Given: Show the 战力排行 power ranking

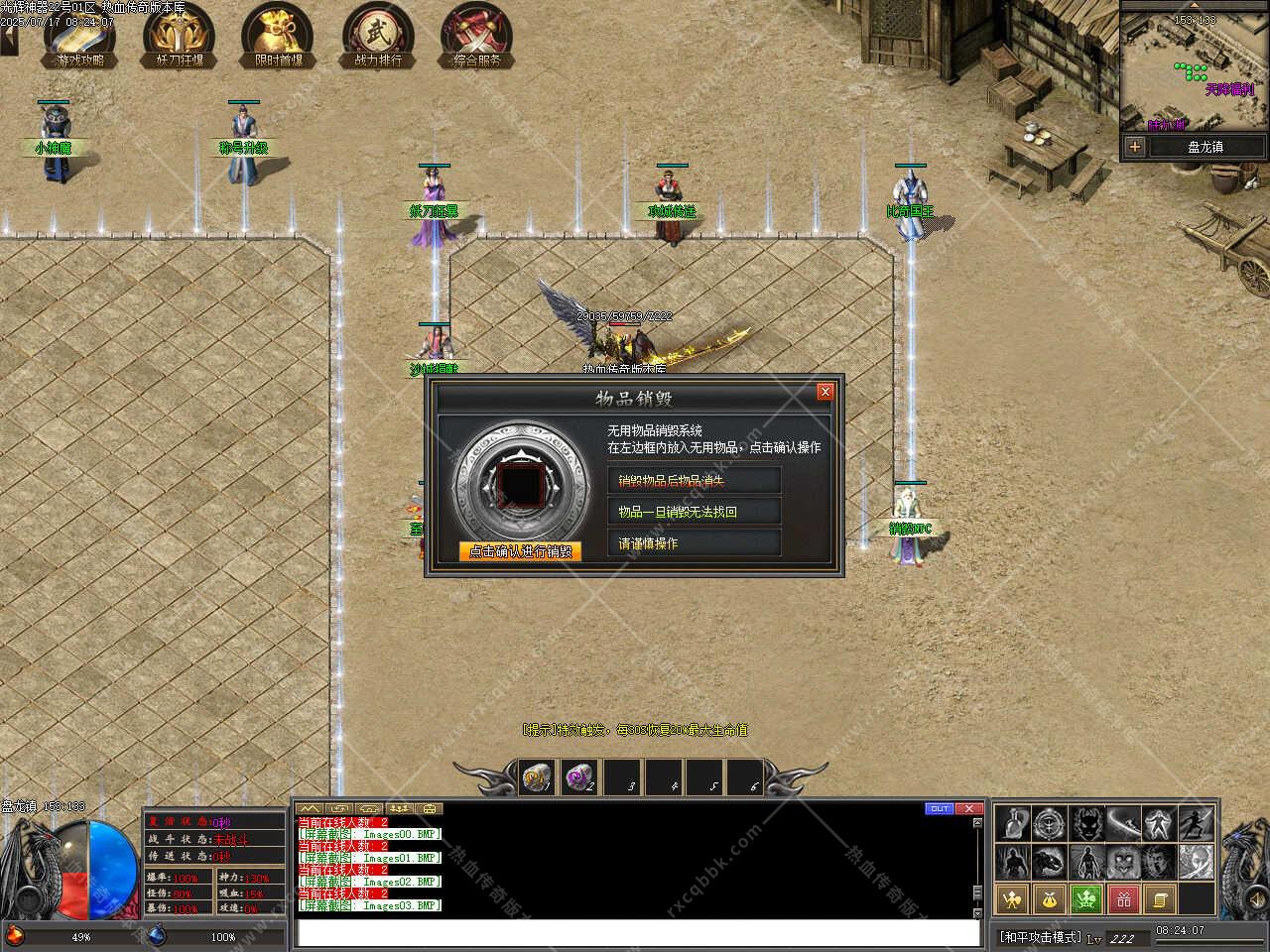Looking at the screenshot, I should pyautogui.click(x=377, y=35).
